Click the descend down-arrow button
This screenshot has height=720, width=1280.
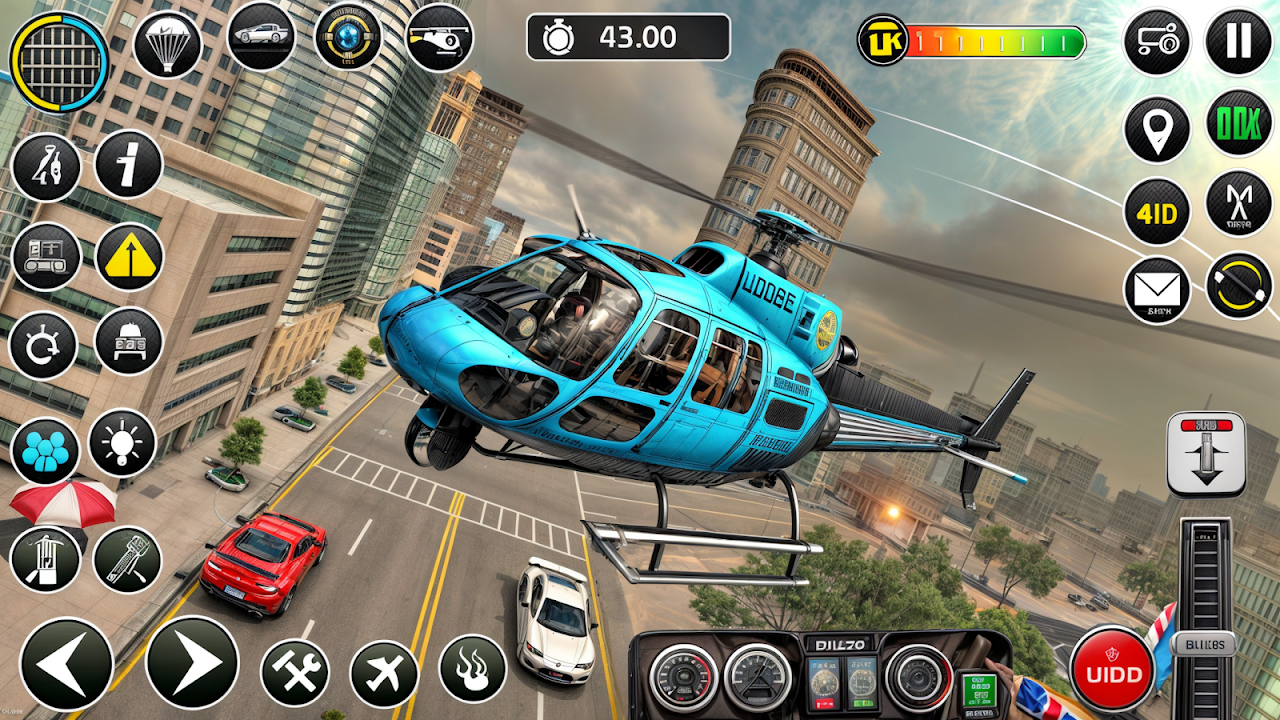[x=1206, y=454]
